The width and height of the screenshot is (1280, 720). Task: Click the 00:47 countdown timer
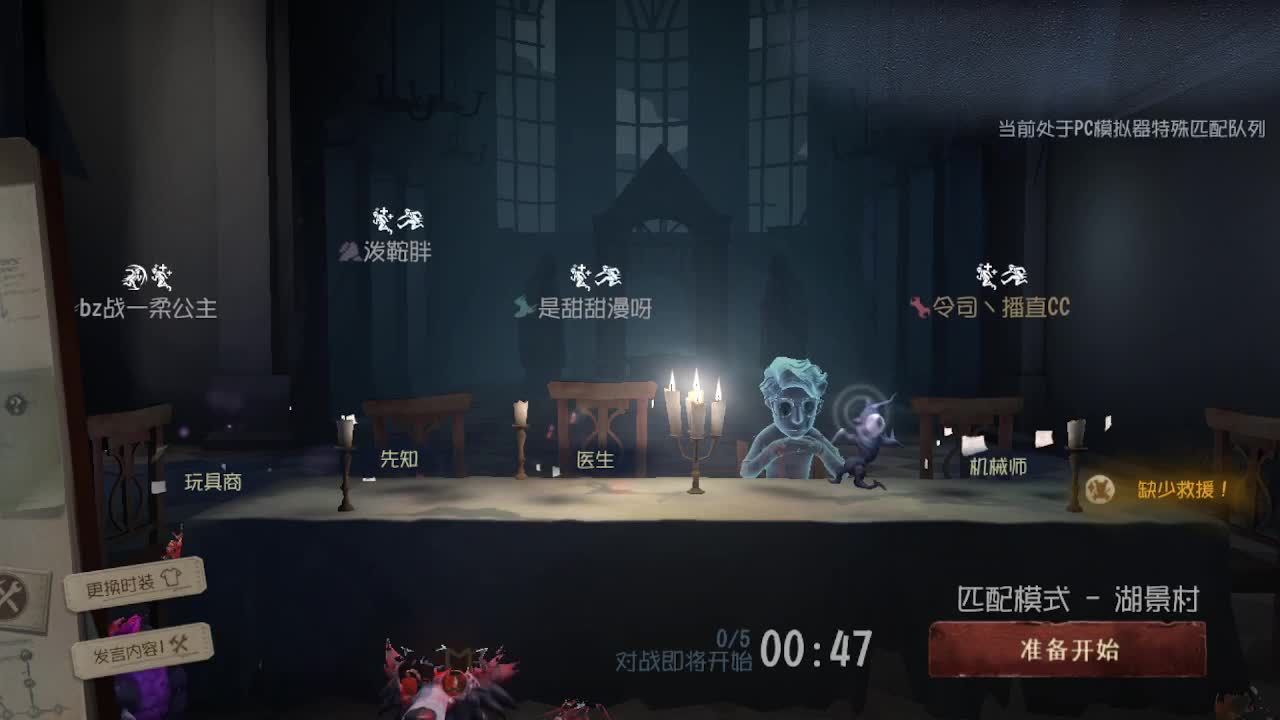[814, 652]
